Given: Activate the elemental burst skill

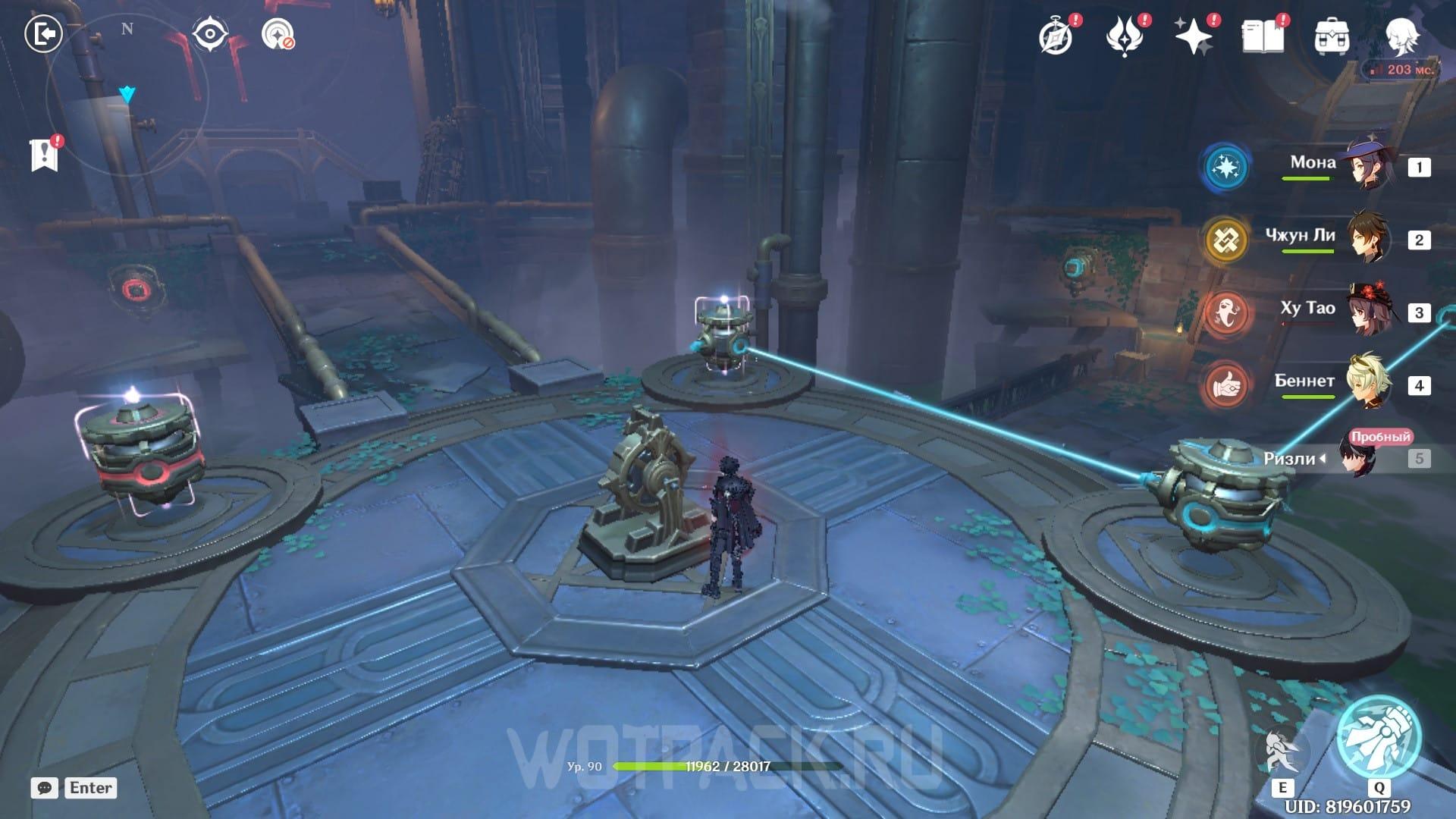Looking at the screenshot, I should pyautogui.click(x=1379, y=736).
